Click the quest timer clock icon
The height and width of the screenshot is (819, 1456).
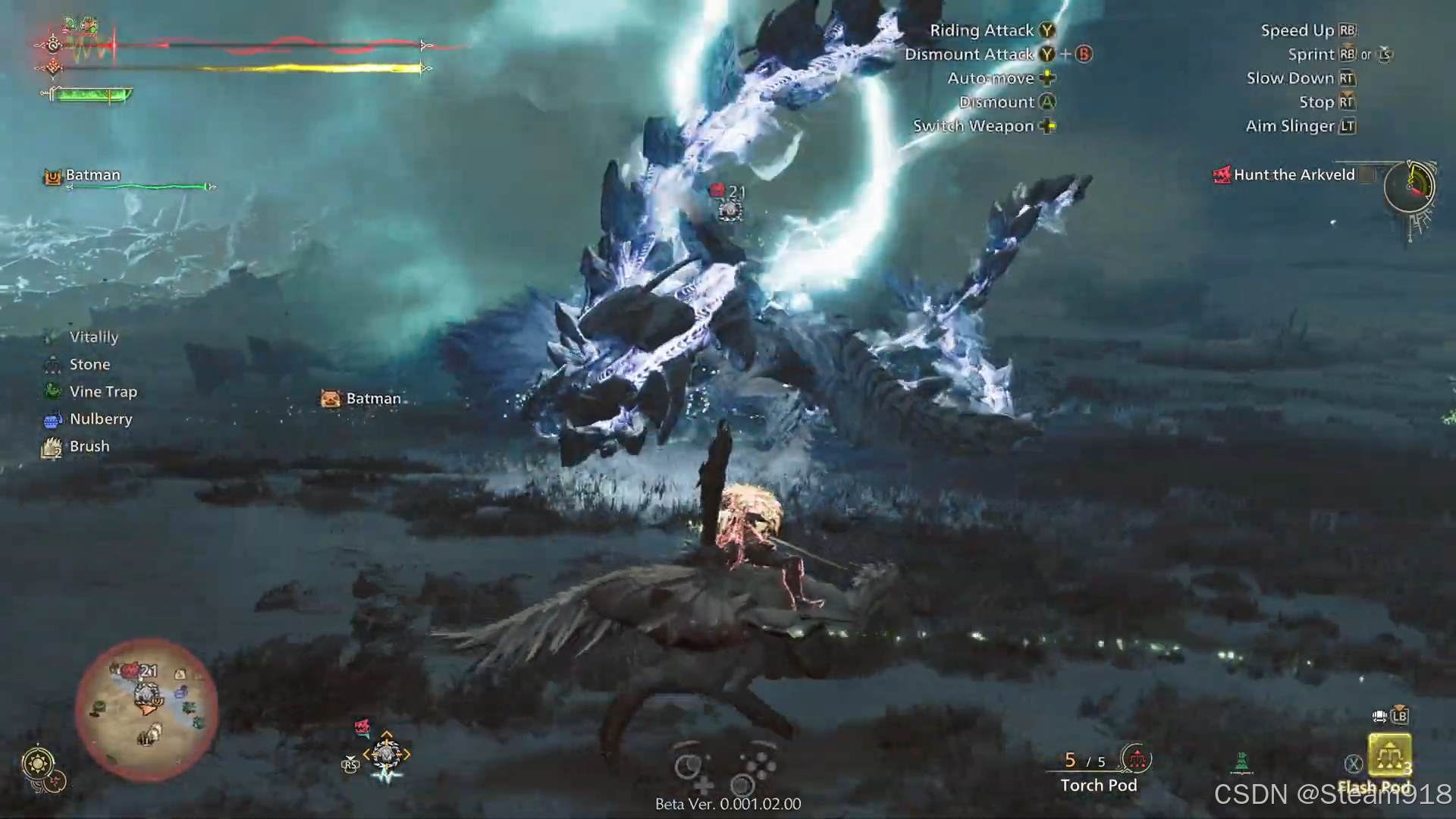click(1410, 187)
